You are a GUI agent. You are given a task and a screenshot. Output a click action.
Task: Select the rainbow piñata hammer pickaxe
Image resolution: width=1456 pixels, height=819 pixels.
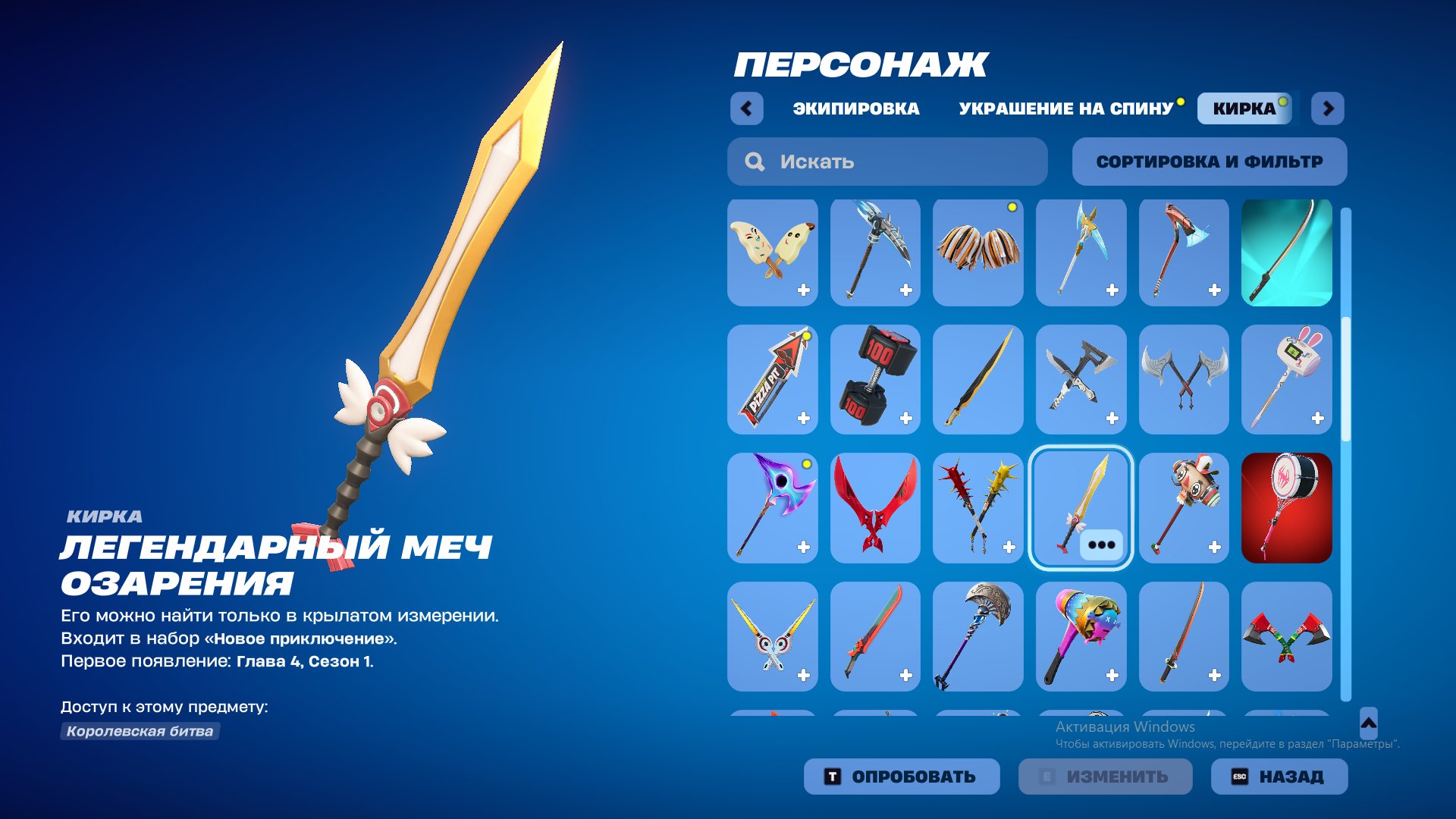[1081, 635]
